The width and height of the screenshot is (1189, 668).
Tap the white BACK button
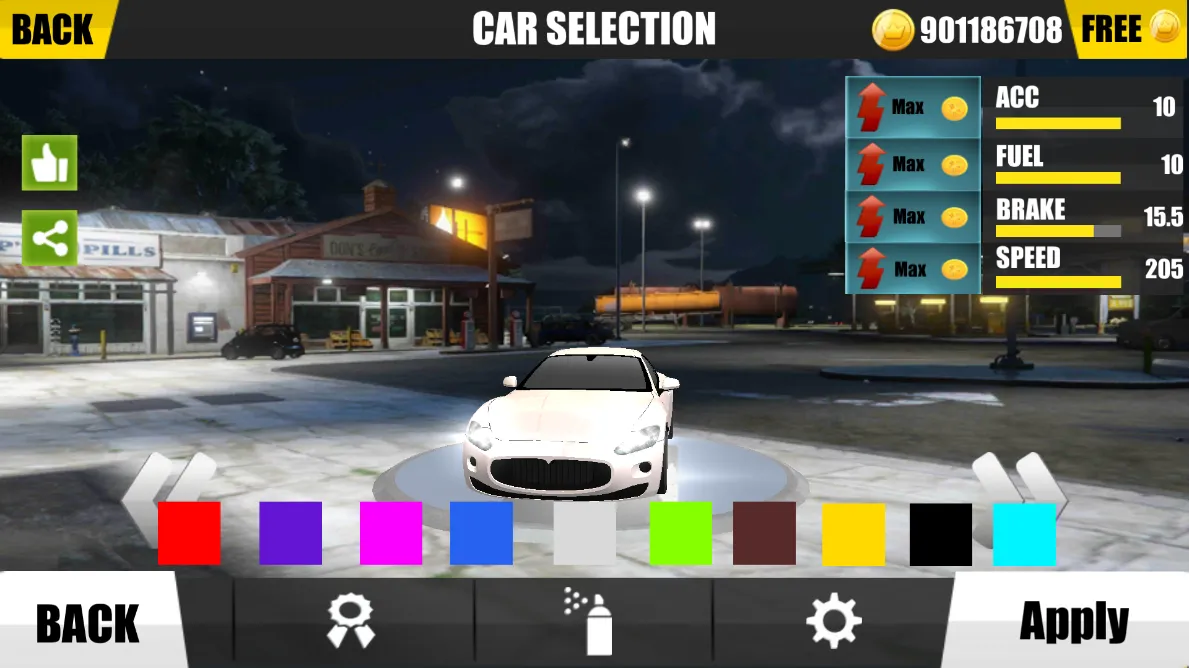(x=88, y=623)
